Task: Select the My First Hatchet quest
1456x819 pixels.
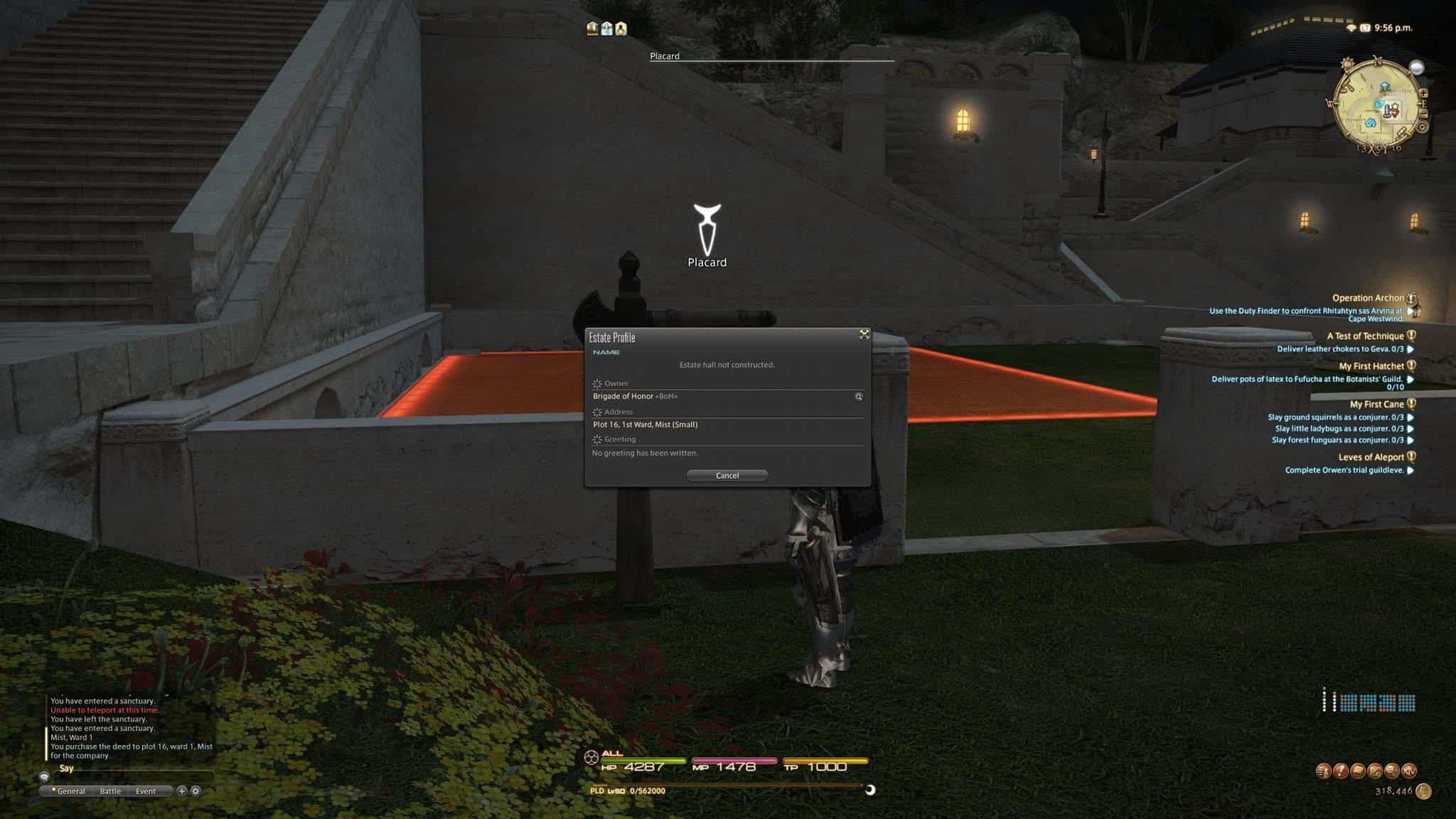Action: click(x=1371, y=366)
